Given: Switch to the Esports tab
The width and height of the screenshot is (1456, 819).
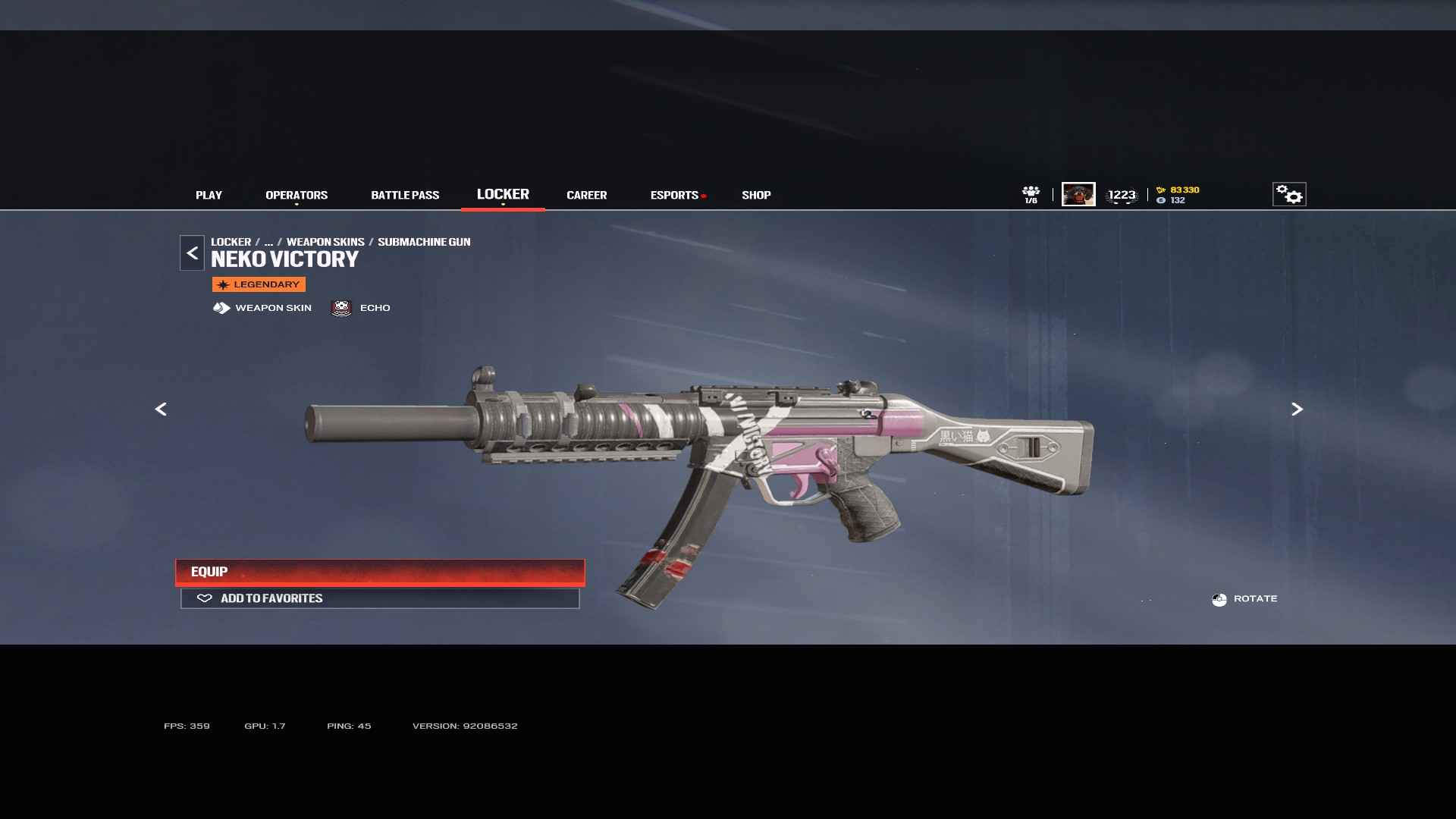Looking at the screenshot, I should click(x=674, y=195).
